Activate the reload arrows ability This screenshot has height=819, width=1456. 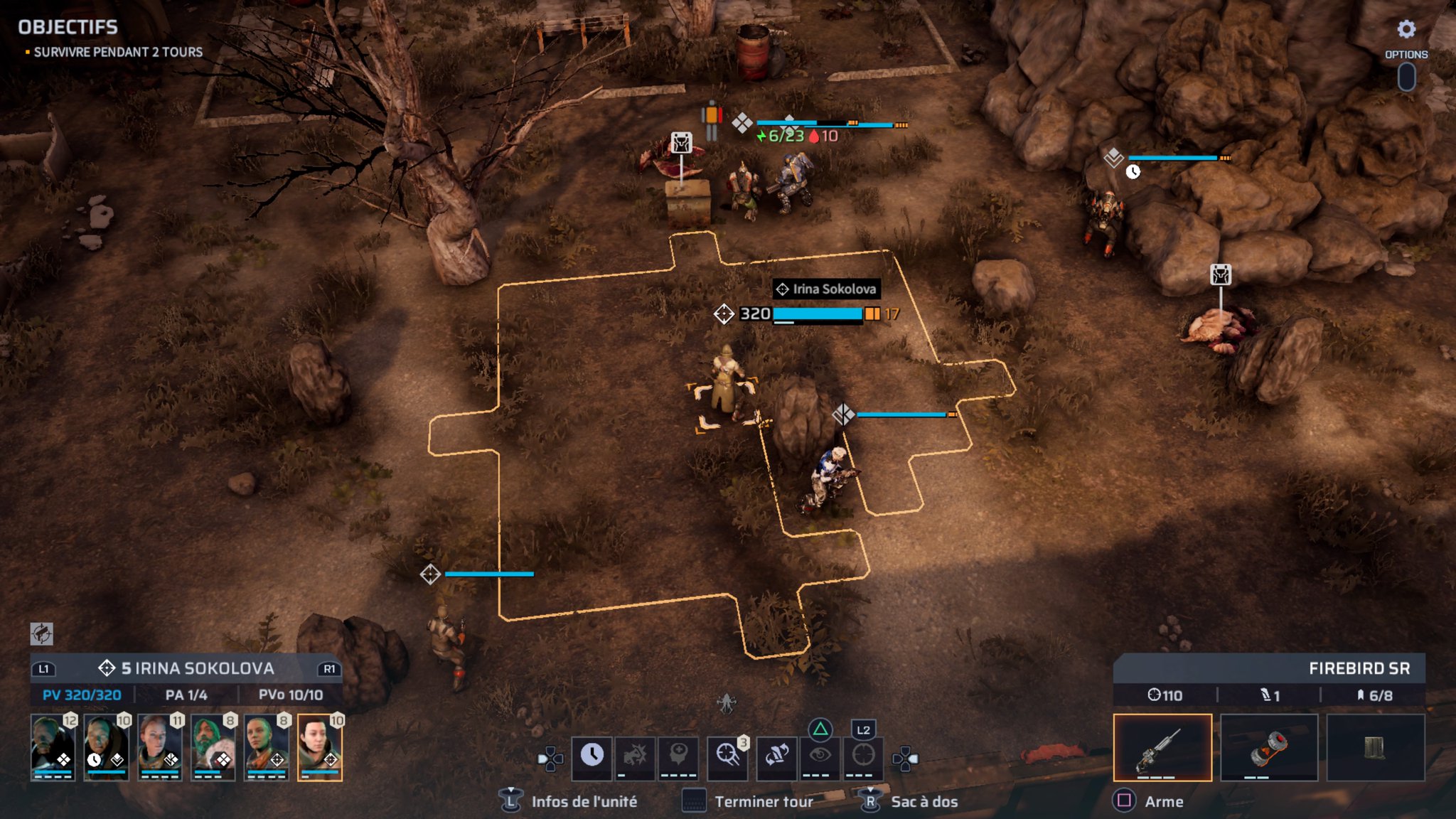pos(776,756)
